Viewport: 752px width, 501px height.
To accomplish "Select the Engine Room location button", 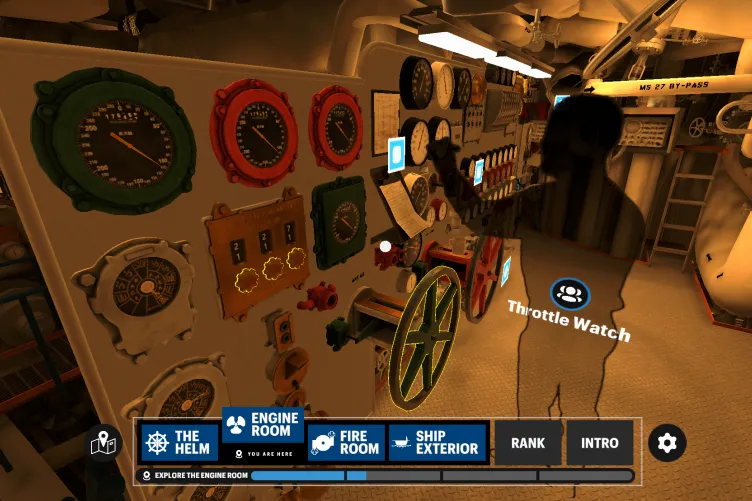I will tap(263, 425).
